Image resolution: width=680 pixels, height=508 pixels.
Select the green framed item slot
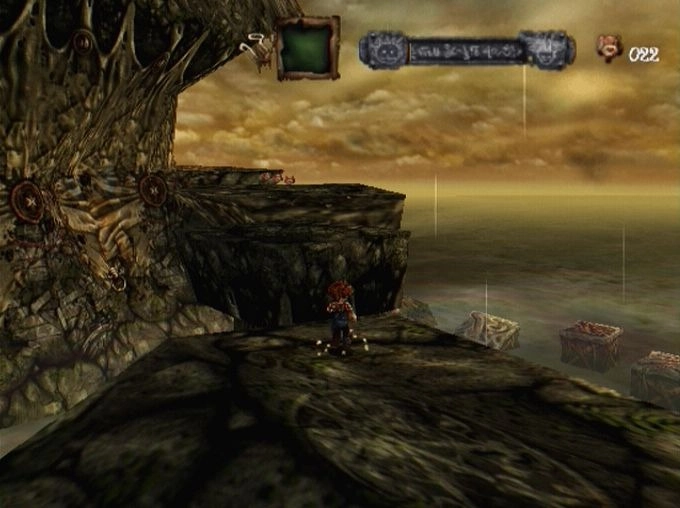coord(308,47)
